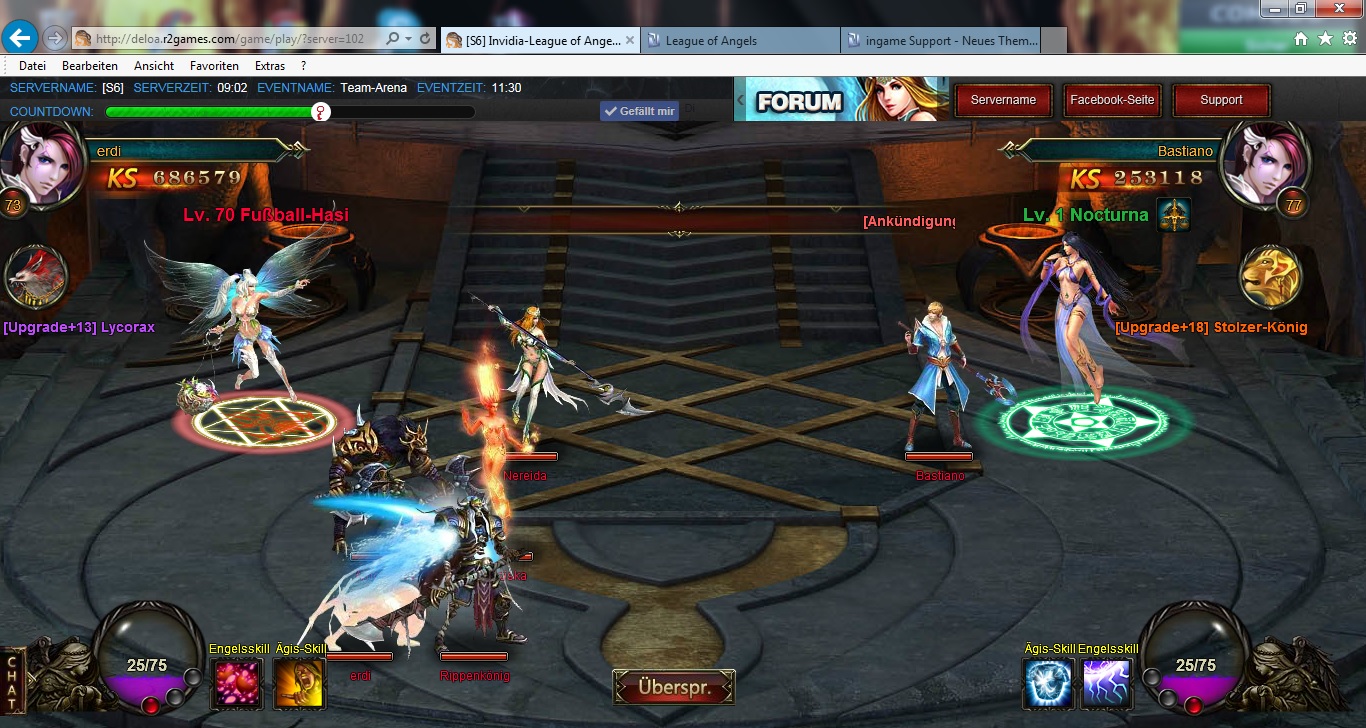Screen dimensions: 1366x728
Task: Skip the battle with Überspr. button
Action: [674, 687]
